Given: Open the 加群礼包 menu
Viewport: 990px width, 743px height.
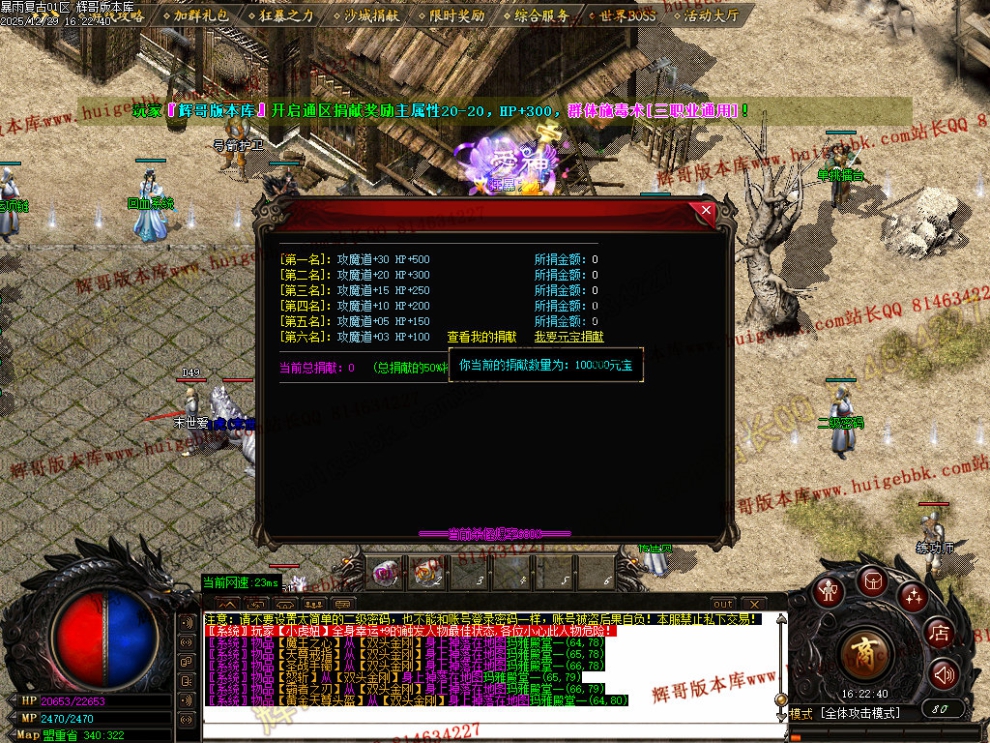Looking at the screenshot, I should click(x=200, y=15).
